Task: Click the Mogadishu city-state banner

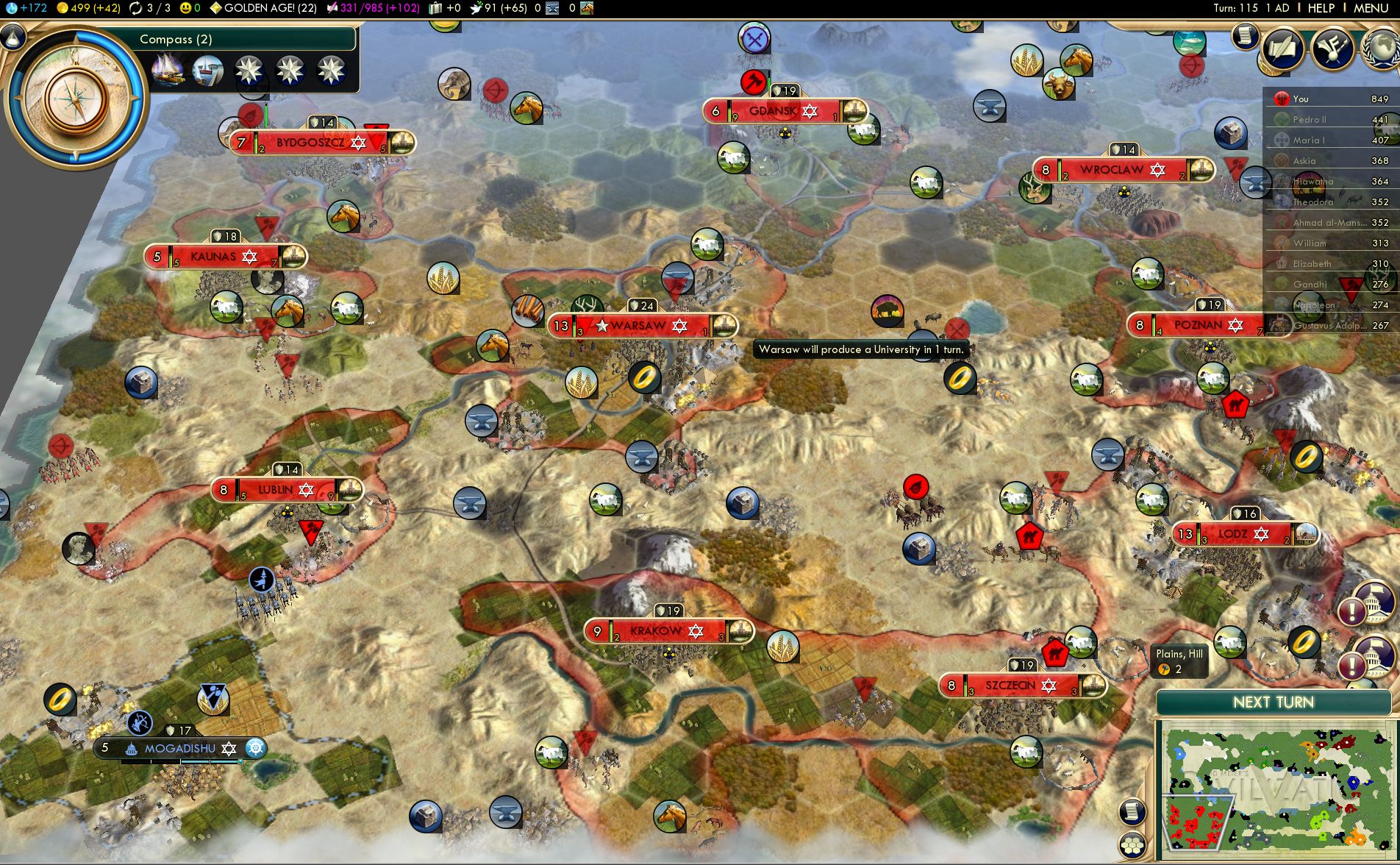Action: coord(180,749)
